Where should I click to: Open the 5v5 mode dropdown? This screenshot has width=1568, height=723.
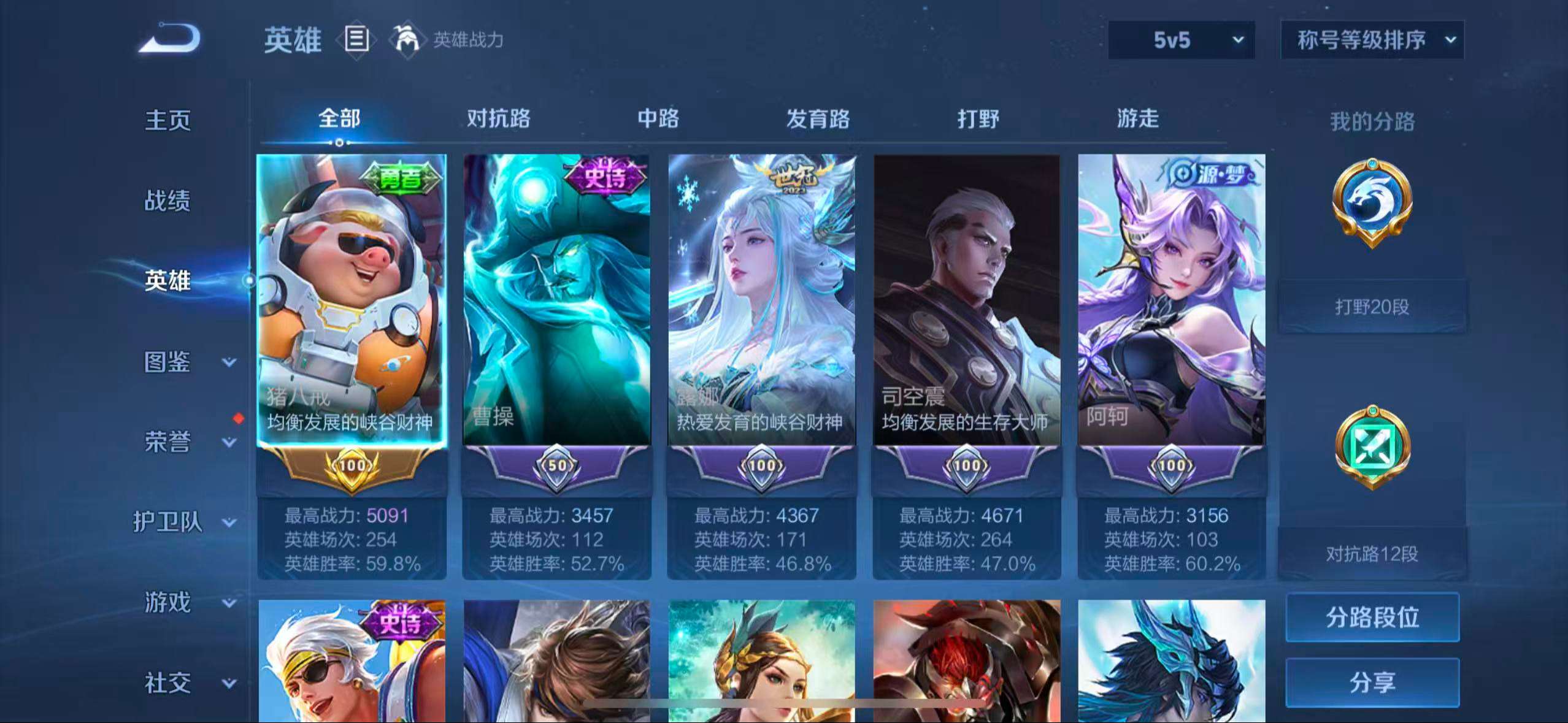click(1181, 40)
